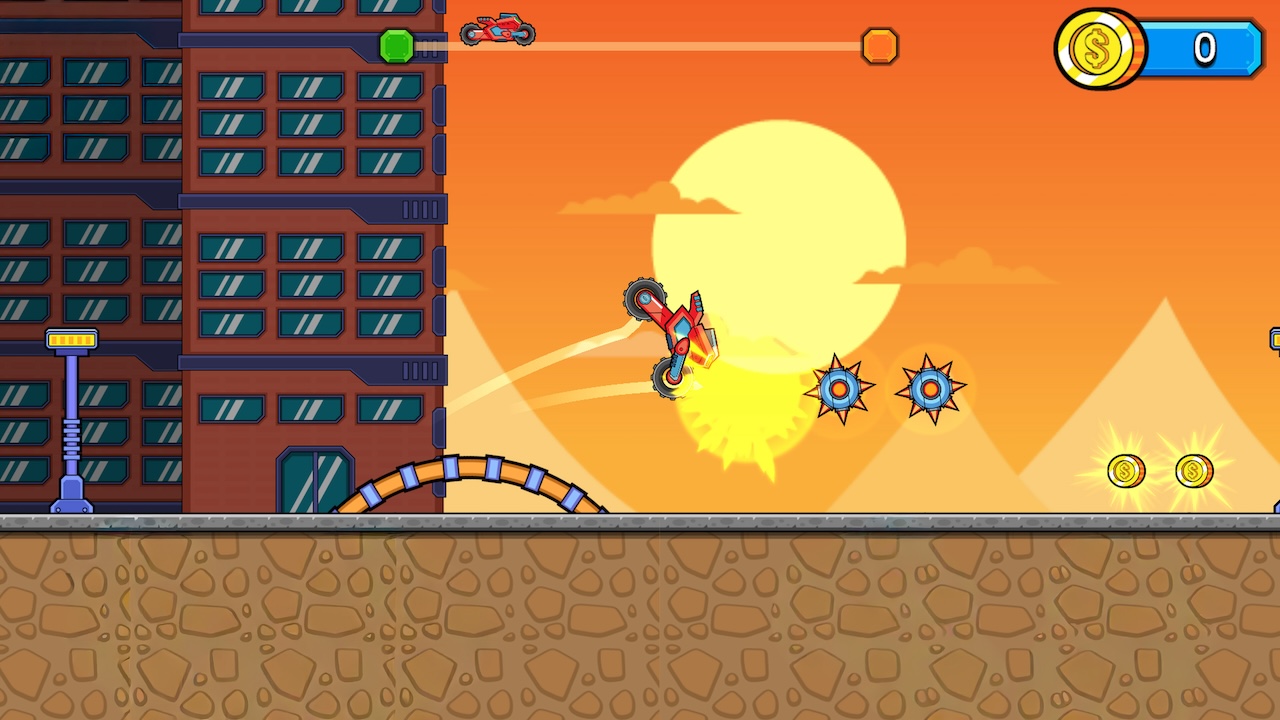This screenshot has height=720, width=1280.
Task: Collect the right sparkling coin
Action: pyautogui.click(x=1192, y=471)
